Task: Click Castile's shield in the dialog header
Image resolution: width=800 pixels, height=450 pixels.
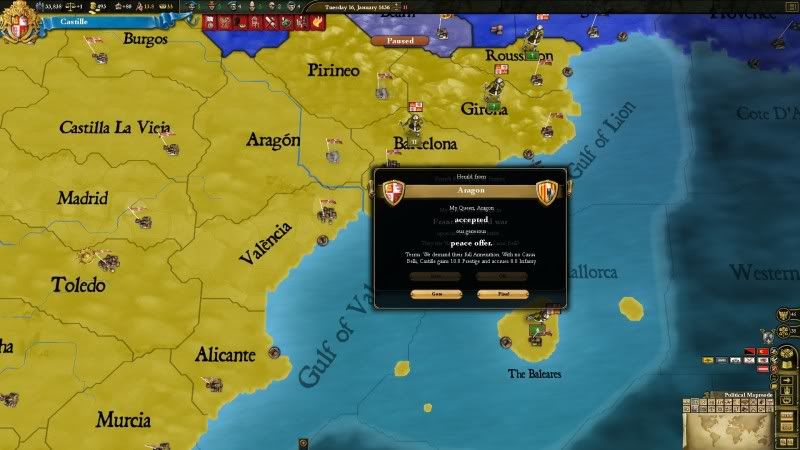Action: point(395,192)
